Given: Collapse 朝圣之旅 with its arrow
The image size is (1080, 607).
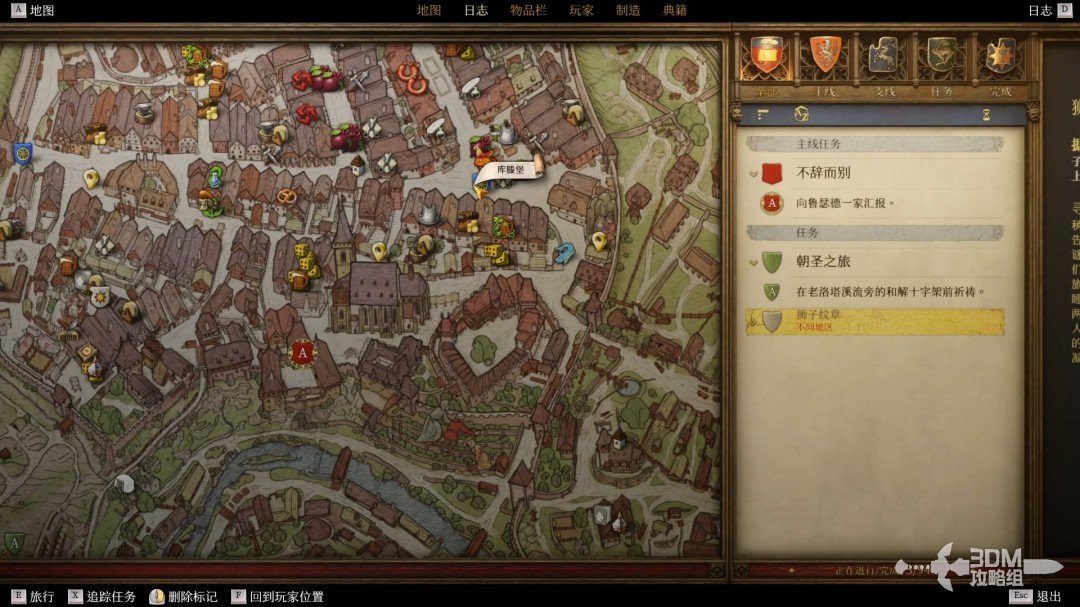Looking at the screenshot, I should point(753,263).
